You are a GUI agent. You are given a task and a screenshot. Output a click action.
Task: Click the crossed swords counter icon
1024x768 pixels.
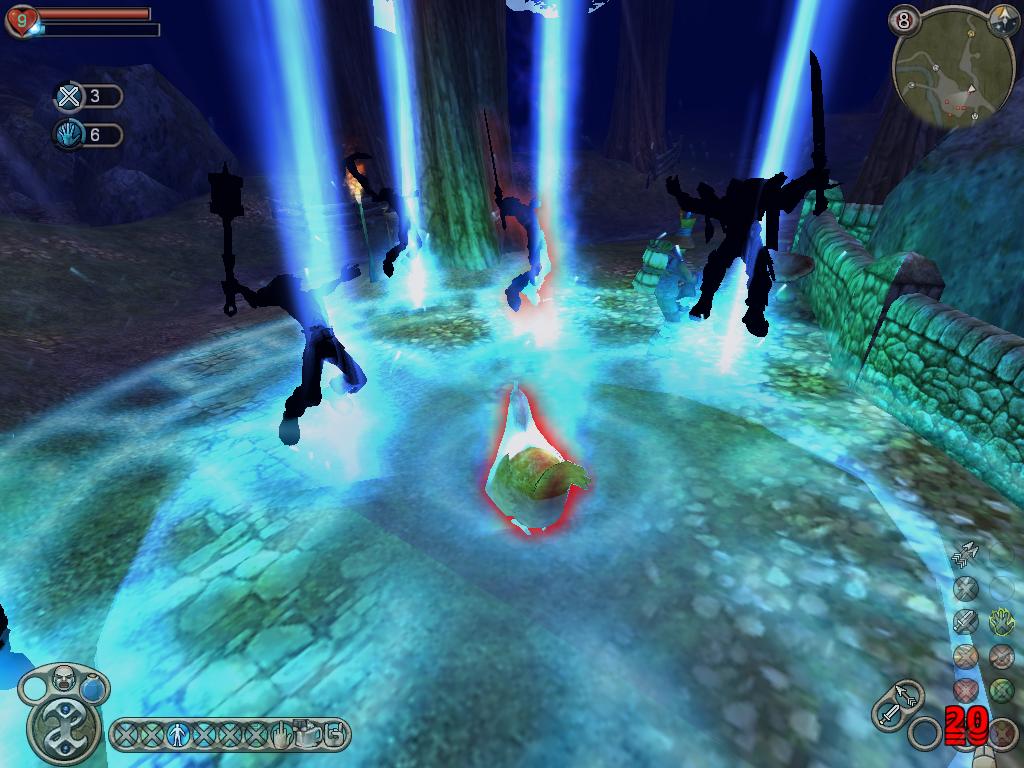(70, 97)
